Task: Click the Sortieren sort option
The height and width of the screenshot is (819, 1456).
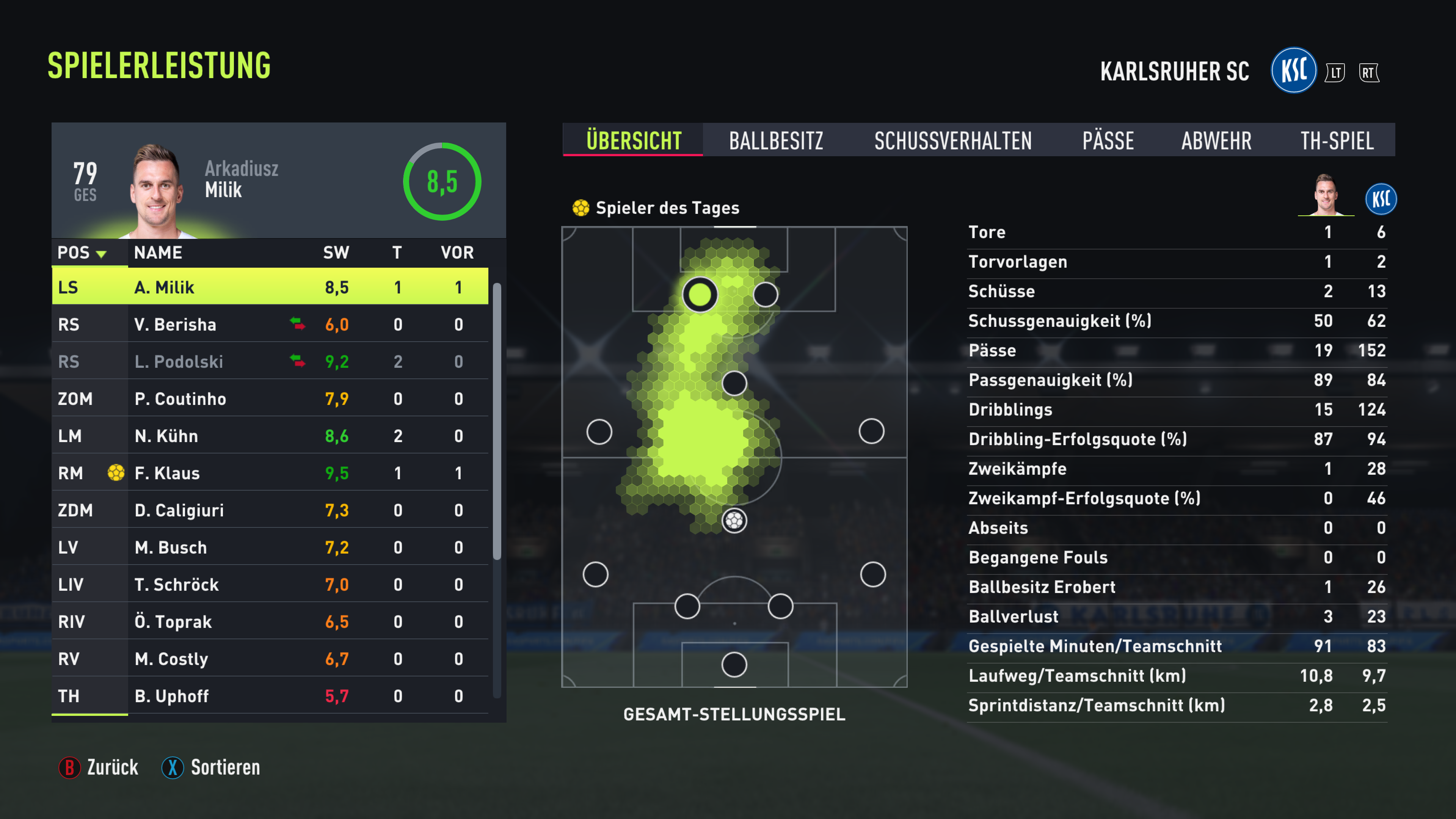Action: [212, 767]
